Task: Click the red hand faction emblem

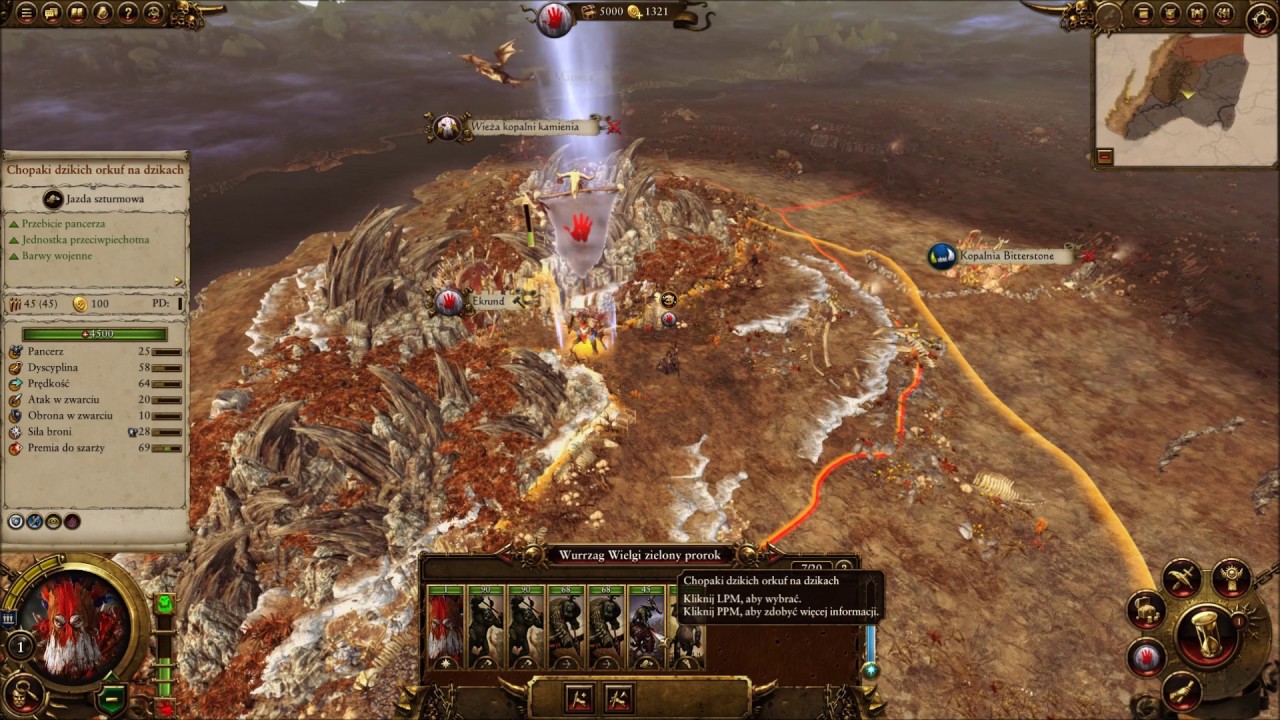Action: (554, 17)
